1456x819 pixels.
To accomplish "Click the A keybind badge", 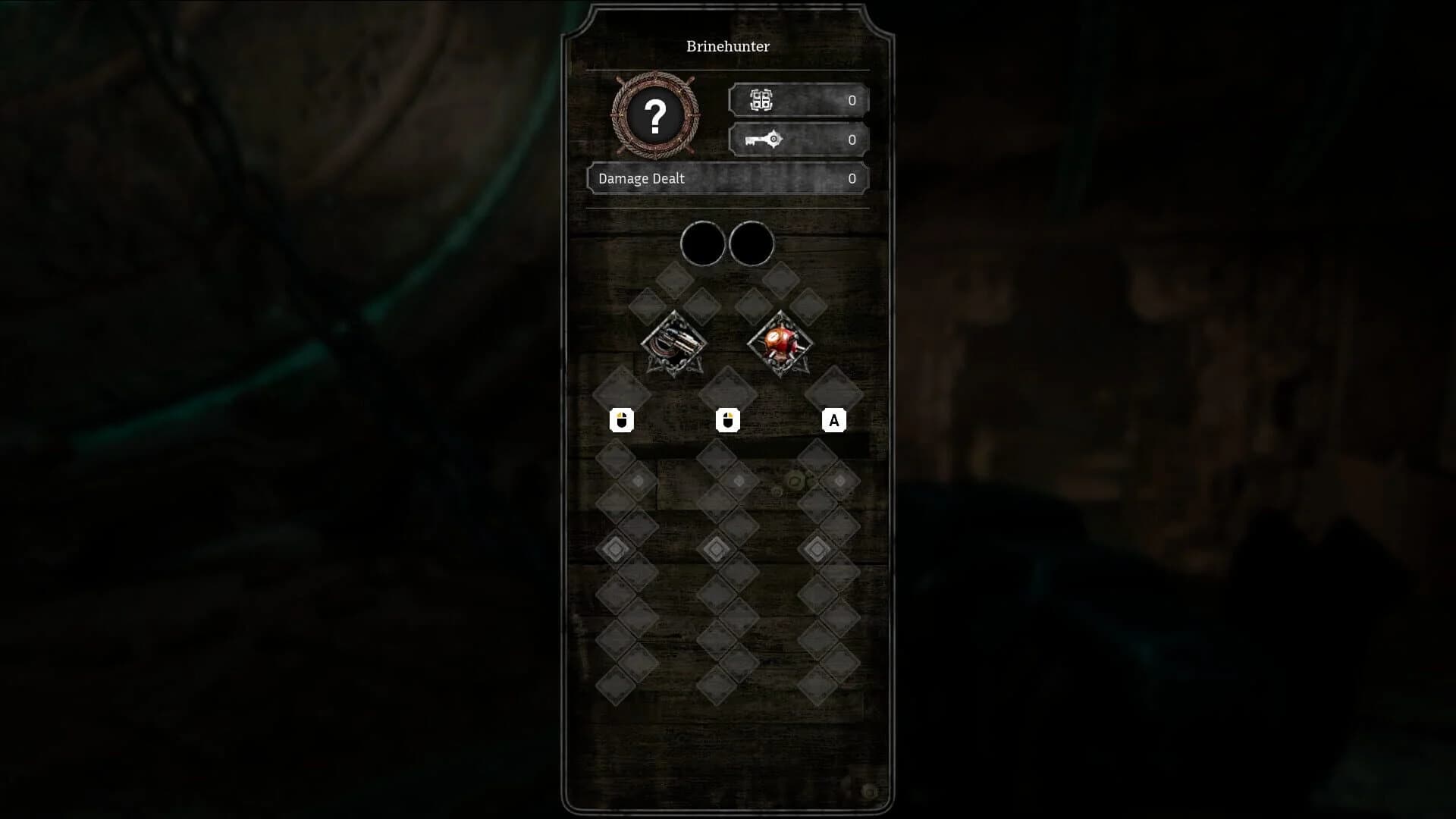I will pos(835,421).
